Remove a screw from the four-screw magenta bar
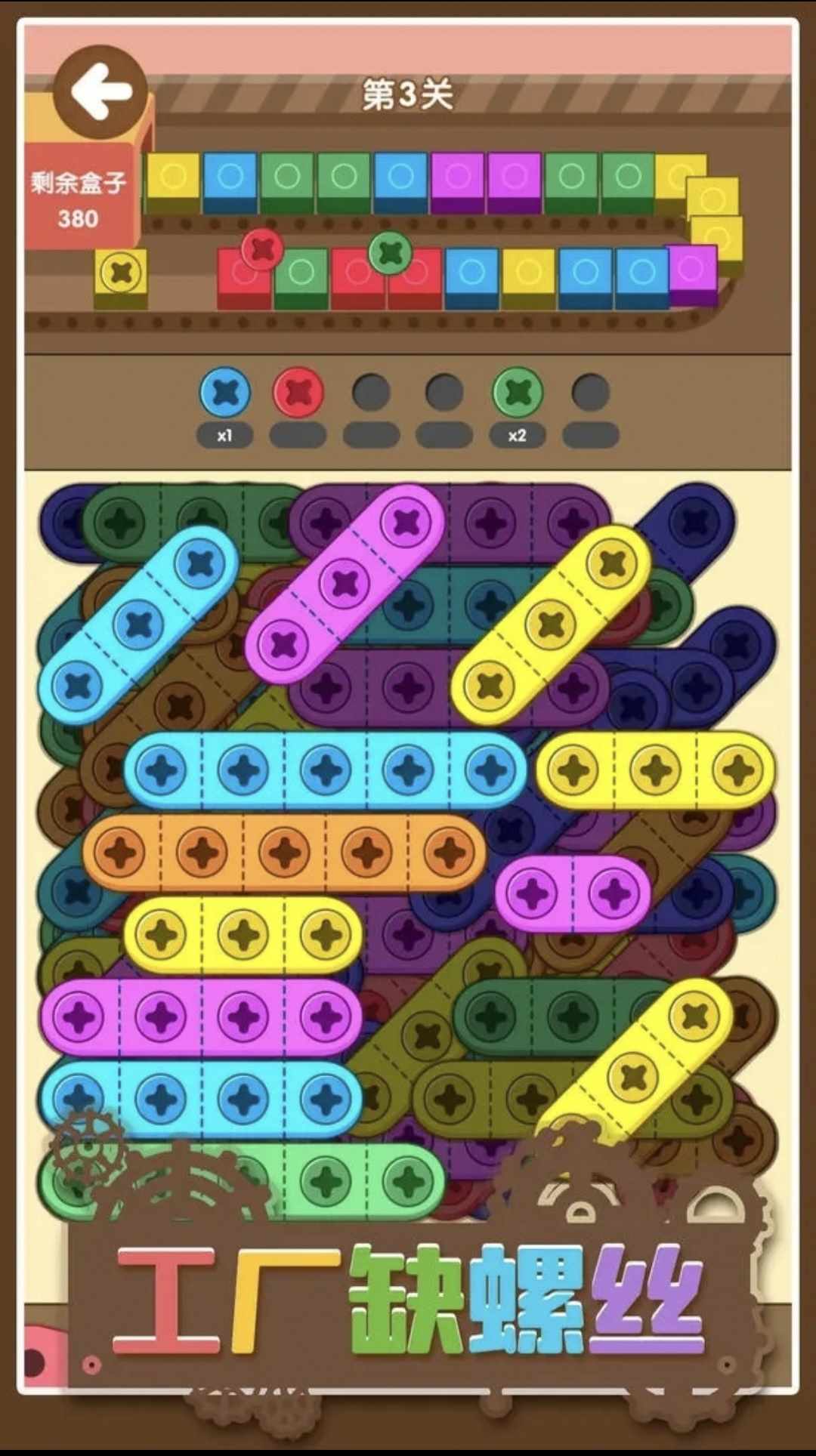This screenshot has height=1456, width=816. [161, 1017]
